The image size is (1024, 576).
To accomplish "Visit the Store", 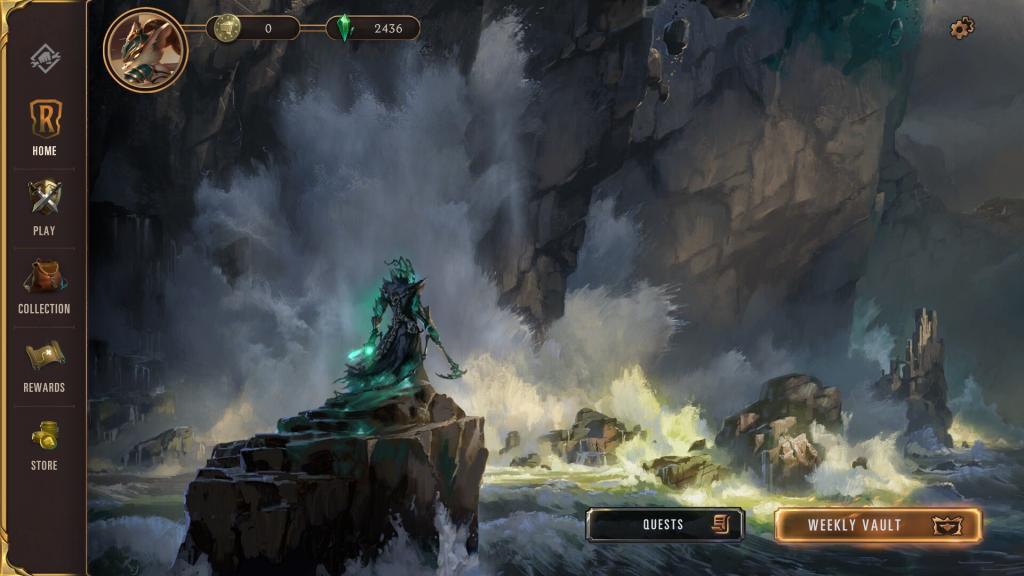I will click(x=44, y=442).
